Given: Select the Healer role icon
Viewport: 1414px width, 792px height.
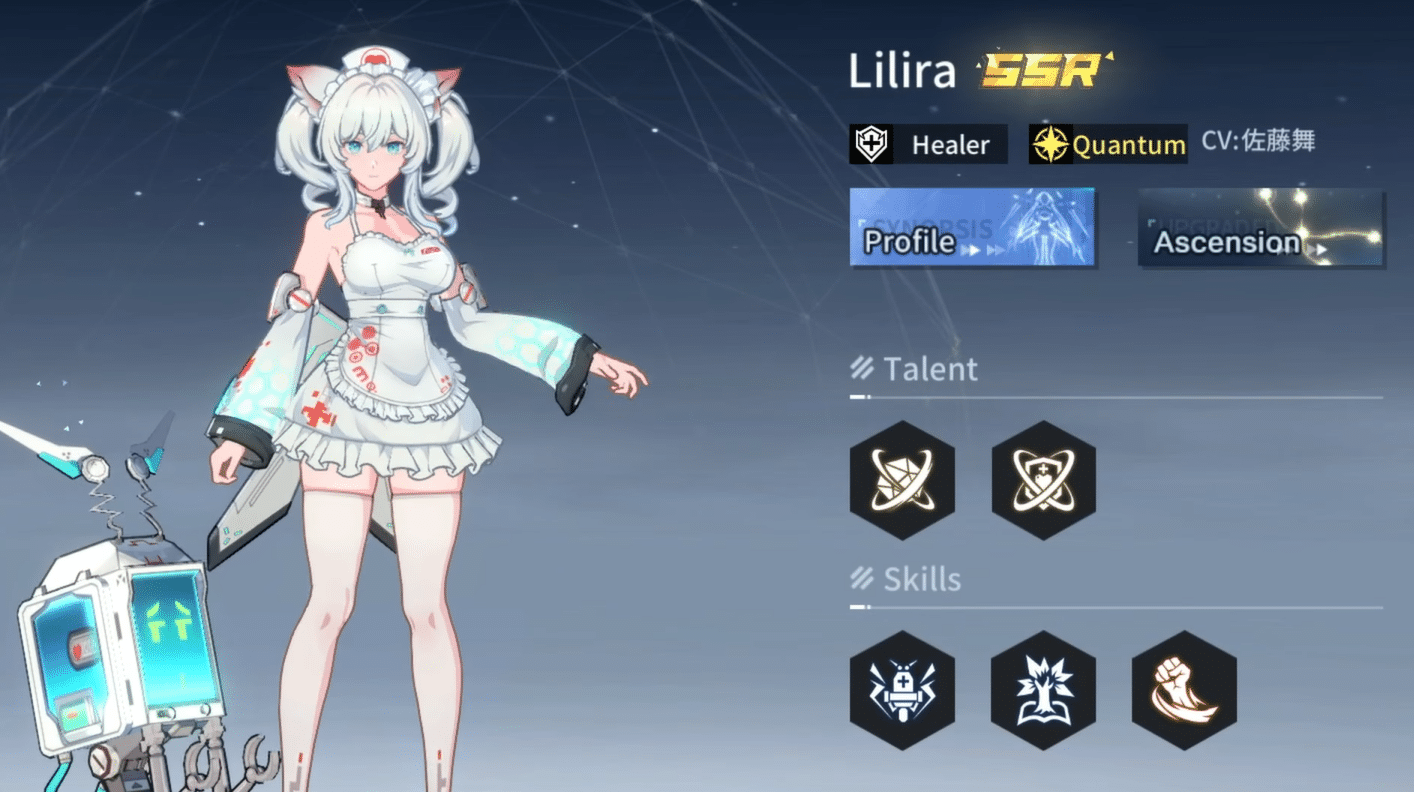Looking at the screenshot, I should (872, 144).
